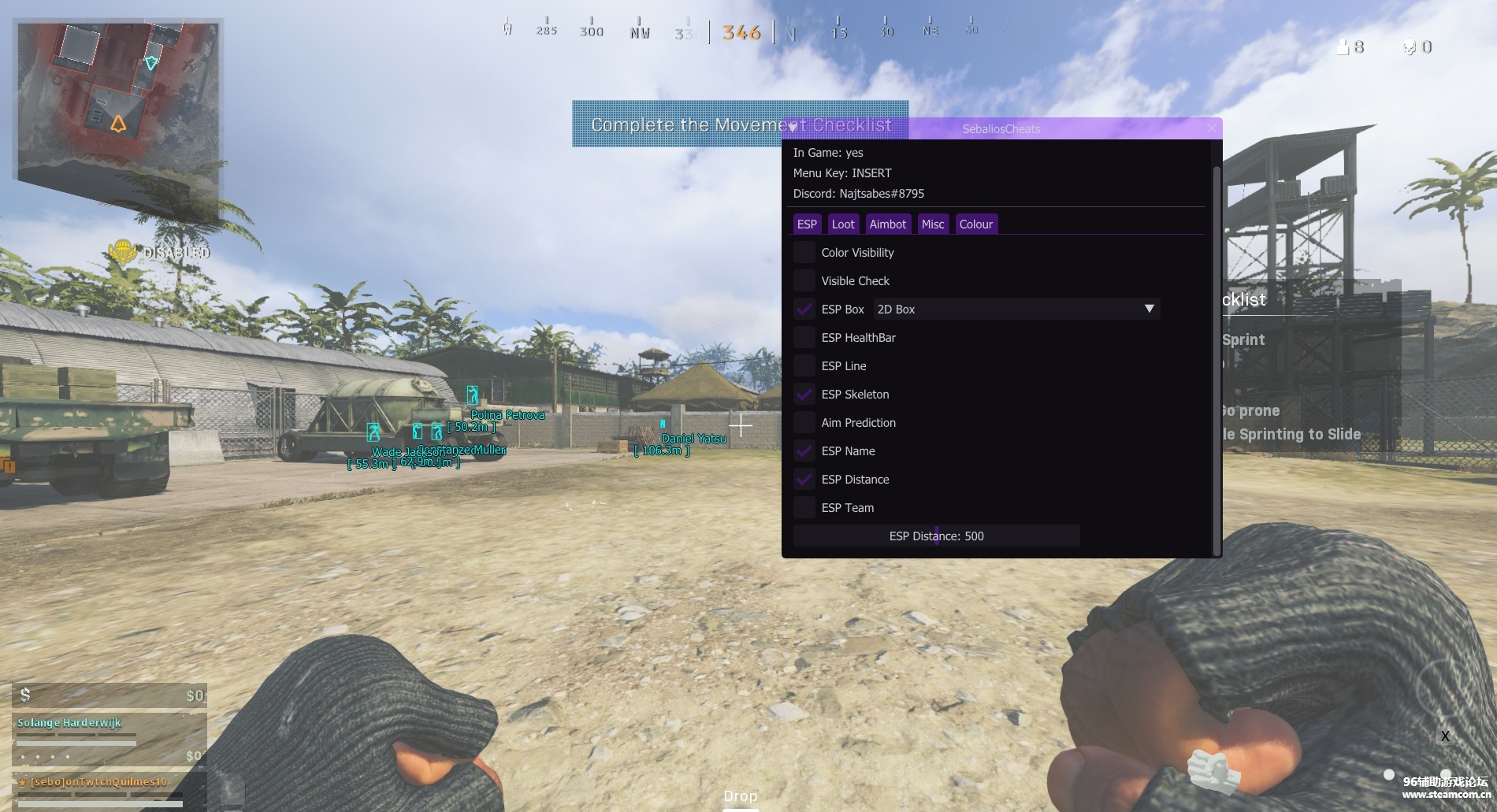Toggle the ESP Distance checkbox off
The height and width of the screenshot is (812, 1497).
[804, 480]
